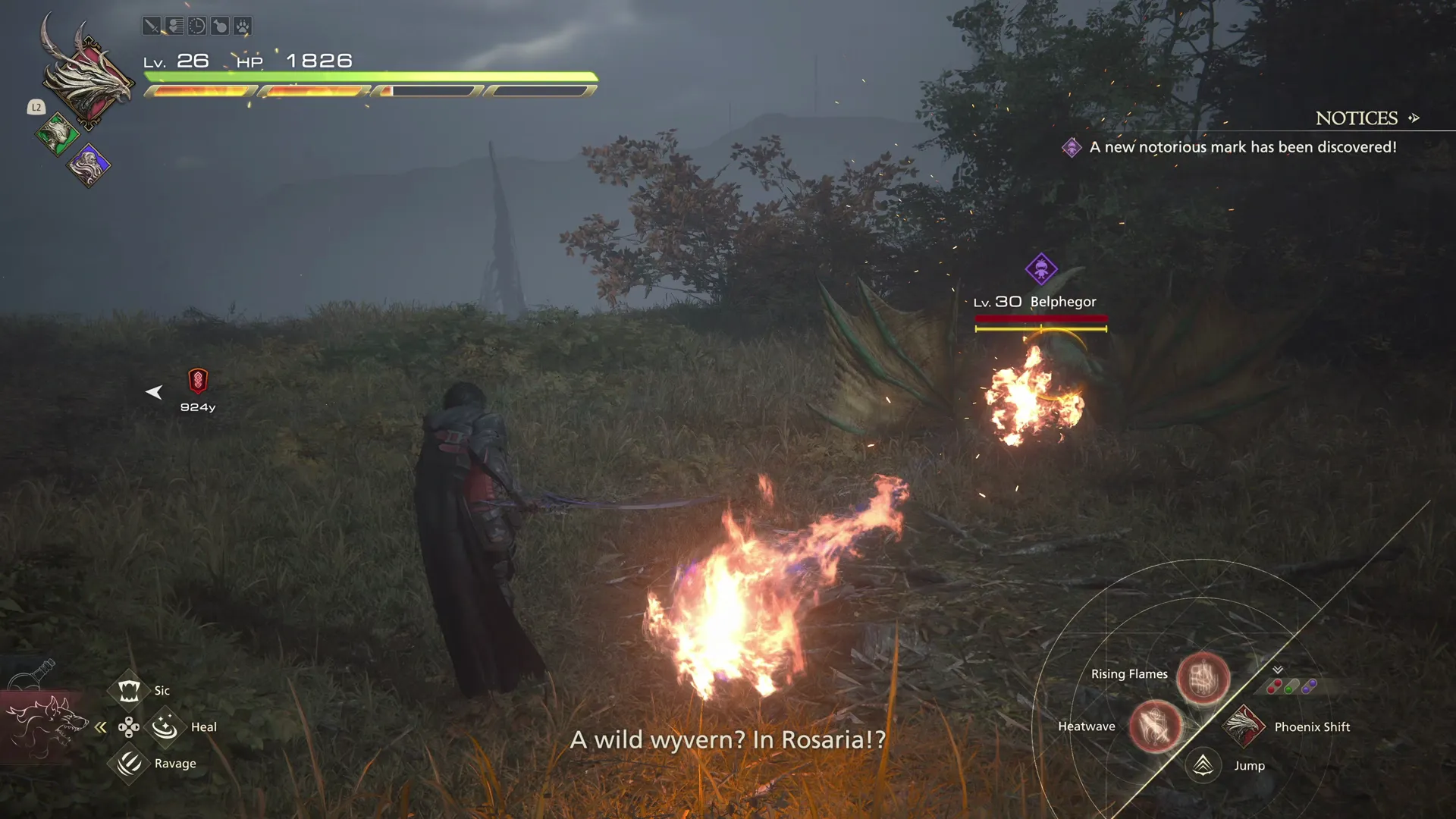Viewport: 1456px width, 819px height.
Task: Click the clock timer icon in top bar
Action: [197, 25]
